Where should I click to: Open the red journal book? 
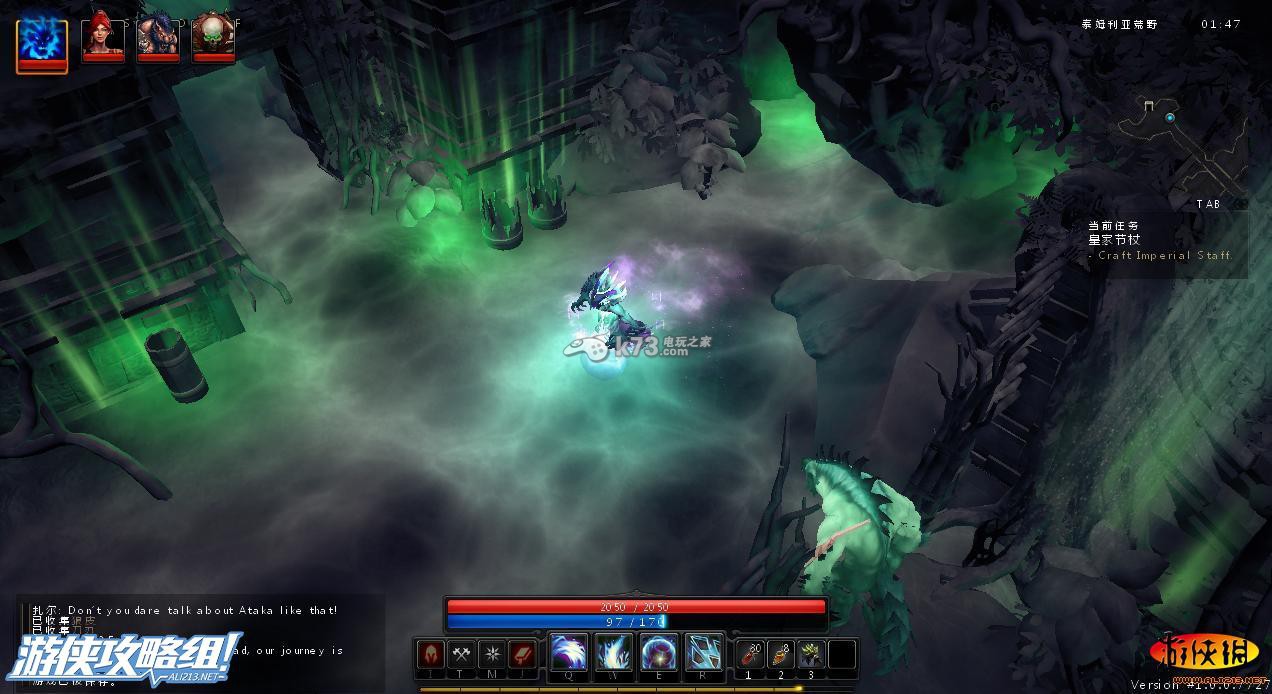522,654
